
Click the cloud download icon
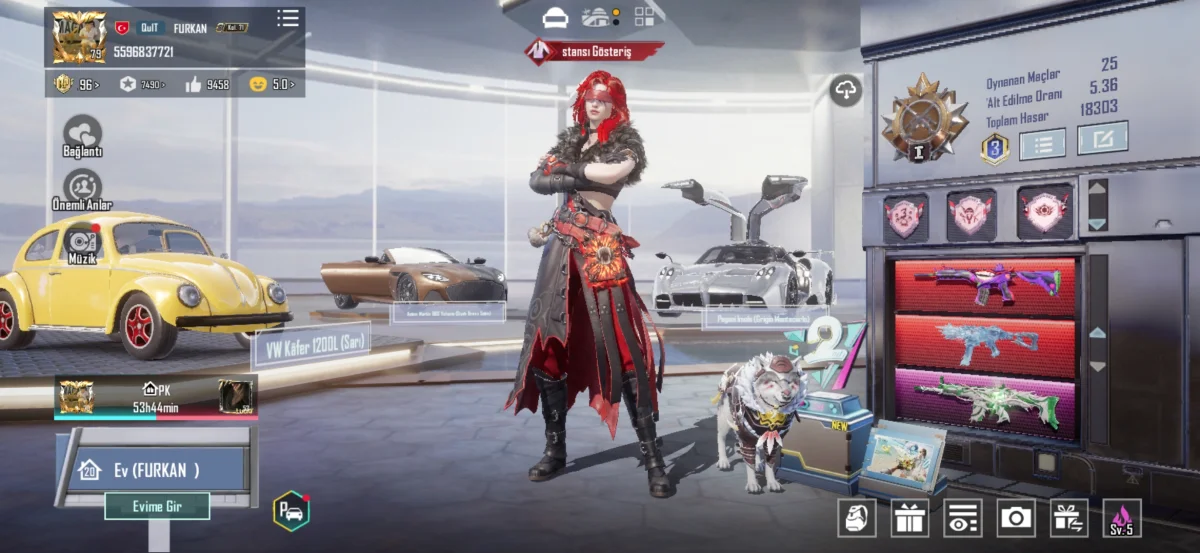[x=846, y=91]
